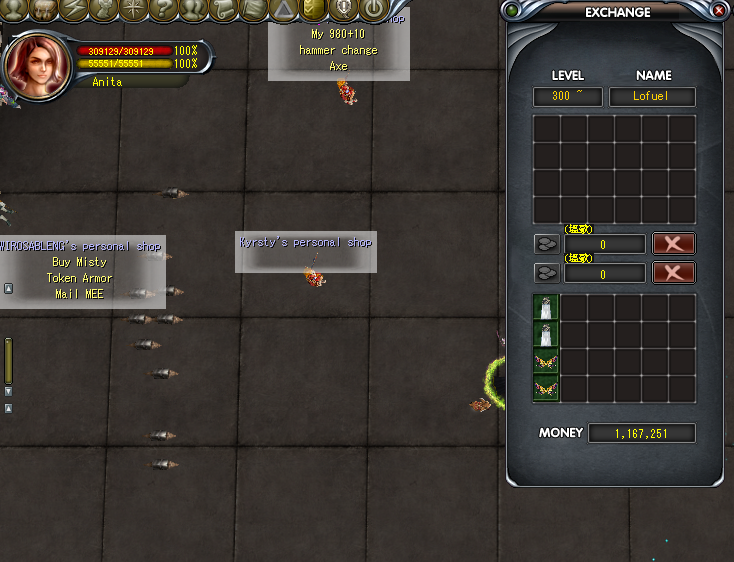Select the Lofuel name field
Screen dimensions: 734x562
[652, 97]
